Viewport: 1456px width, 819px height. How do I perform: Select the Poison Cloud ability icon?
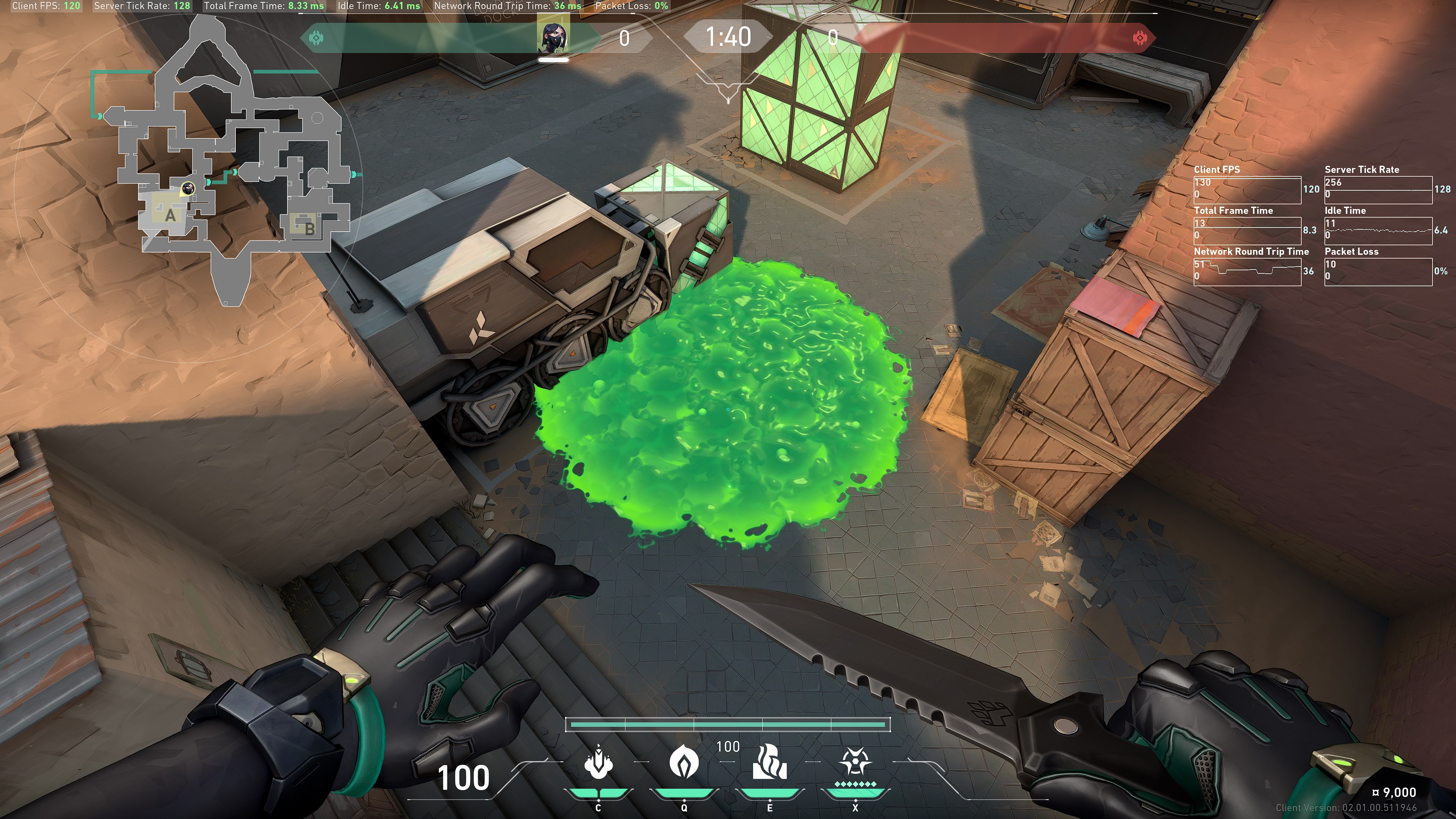click(683, 762)
